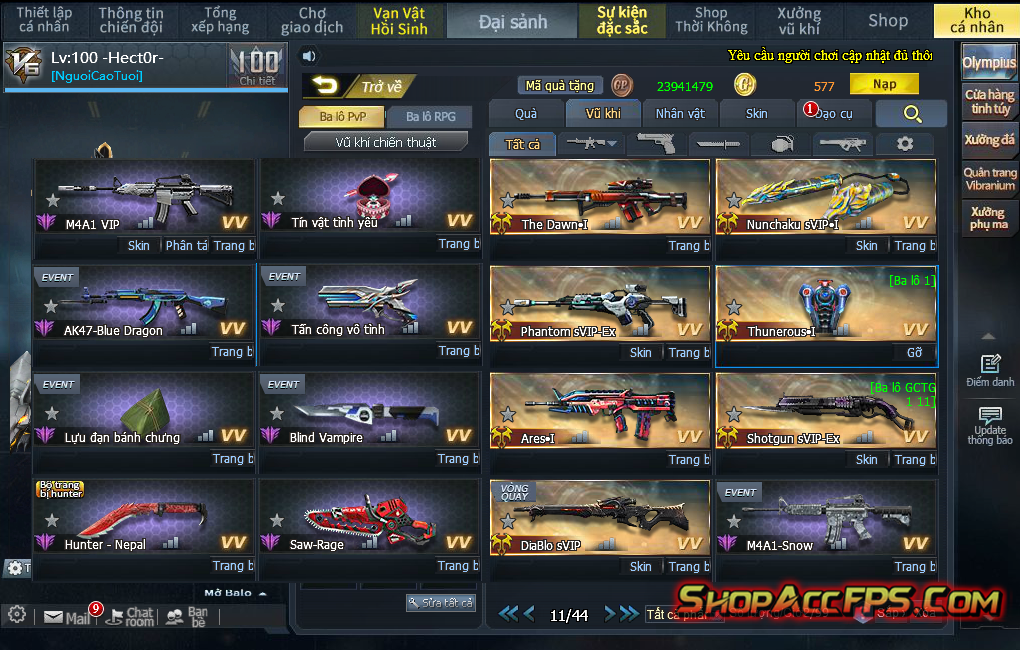Open the Đại sảnh lobby tab

512,21
